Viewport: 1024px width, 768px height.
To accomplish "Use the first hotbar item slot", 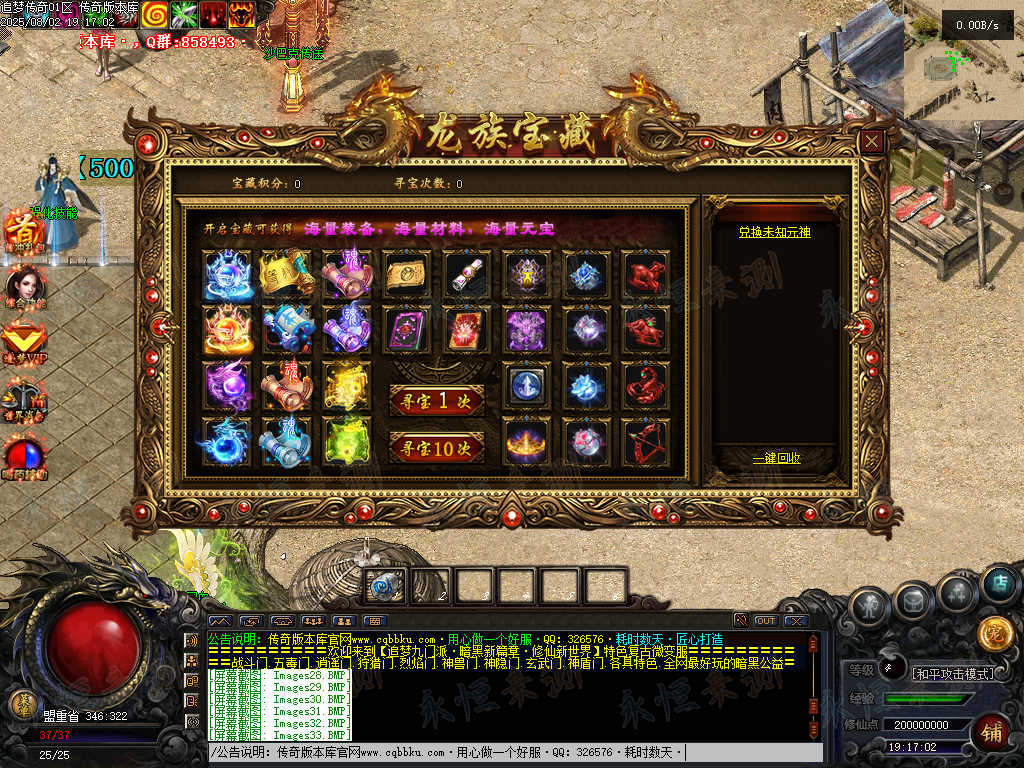I will click(385, 586).
